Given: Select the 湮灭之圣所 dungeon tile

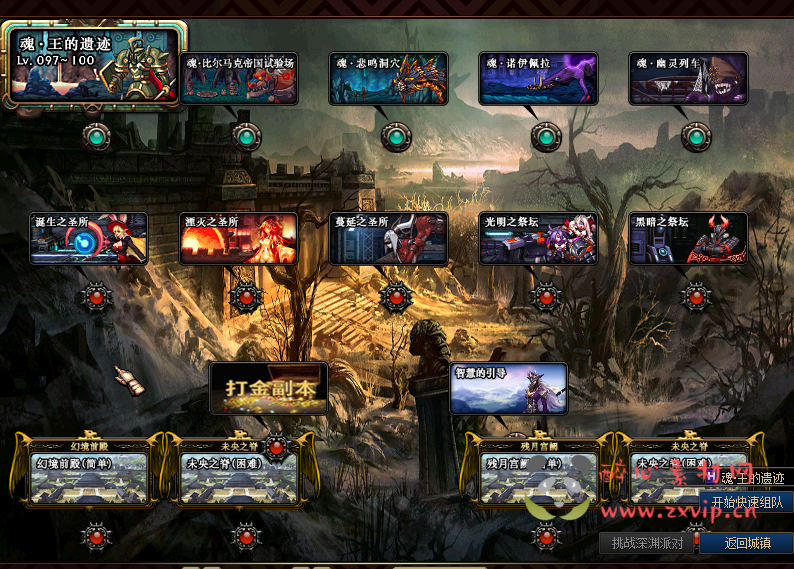Looking at the screenshot, I should pyautogui.click(x=239, y=239).
